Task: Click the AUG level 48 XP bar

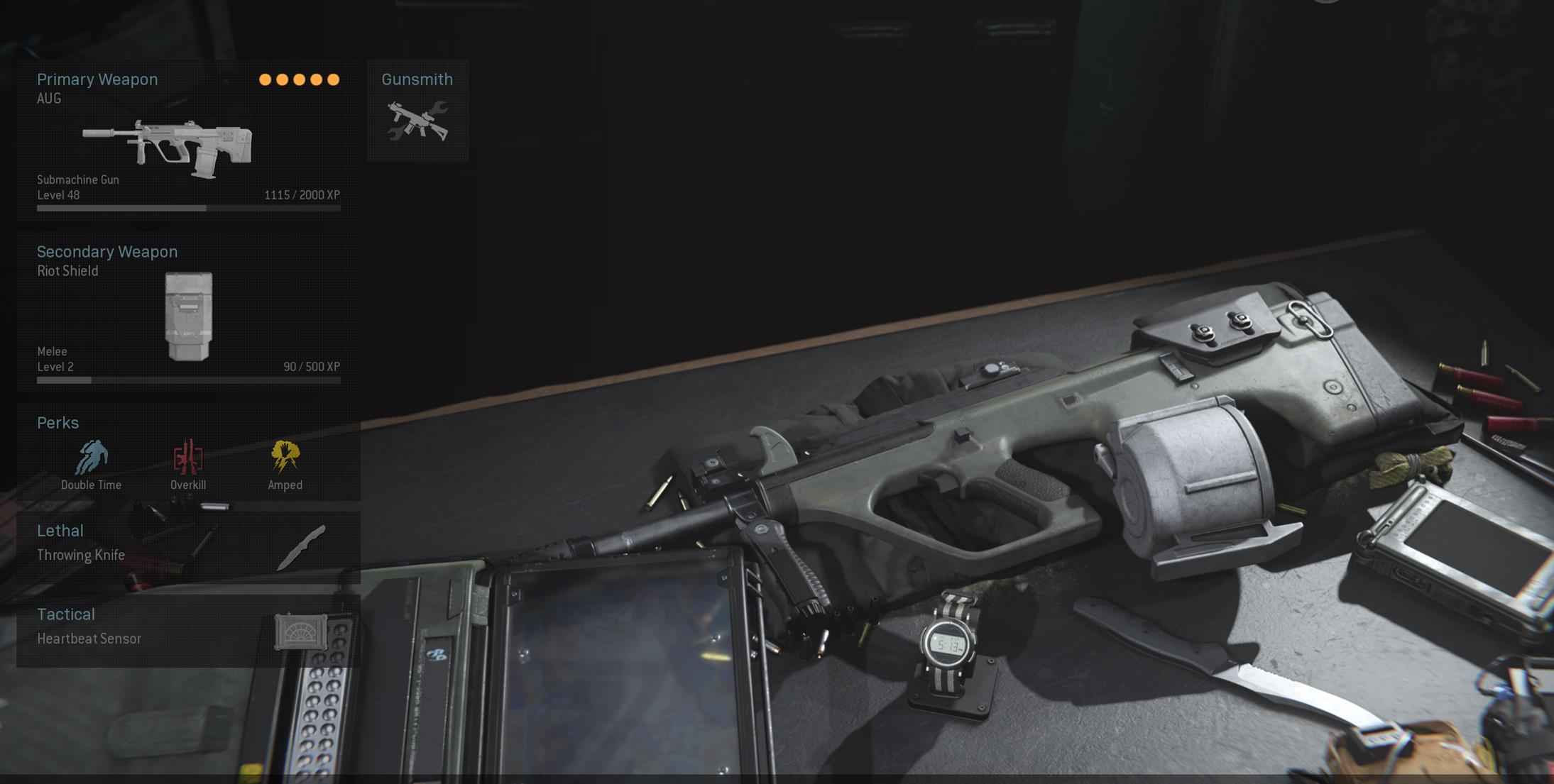Action: tap(188, 207)
